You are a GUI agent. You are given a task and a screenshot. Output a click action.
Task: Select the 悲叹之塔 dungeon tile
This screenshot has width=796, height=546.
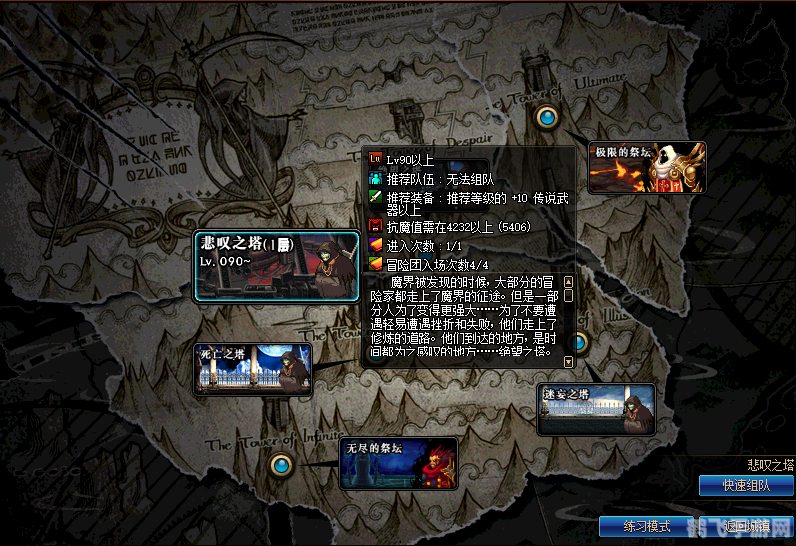coord(276,266)
